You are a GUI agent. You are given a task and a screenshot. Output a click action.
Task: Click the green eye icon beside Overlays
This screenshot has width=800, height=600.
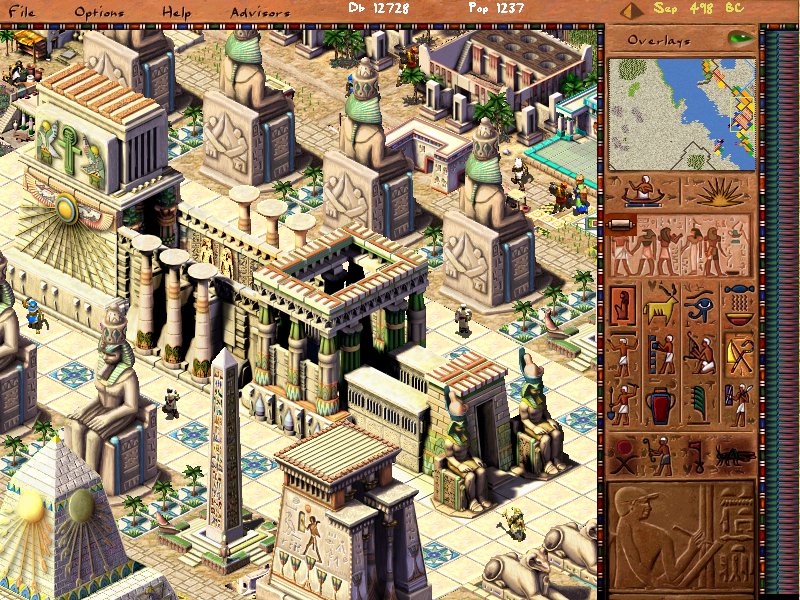(740, 39)
